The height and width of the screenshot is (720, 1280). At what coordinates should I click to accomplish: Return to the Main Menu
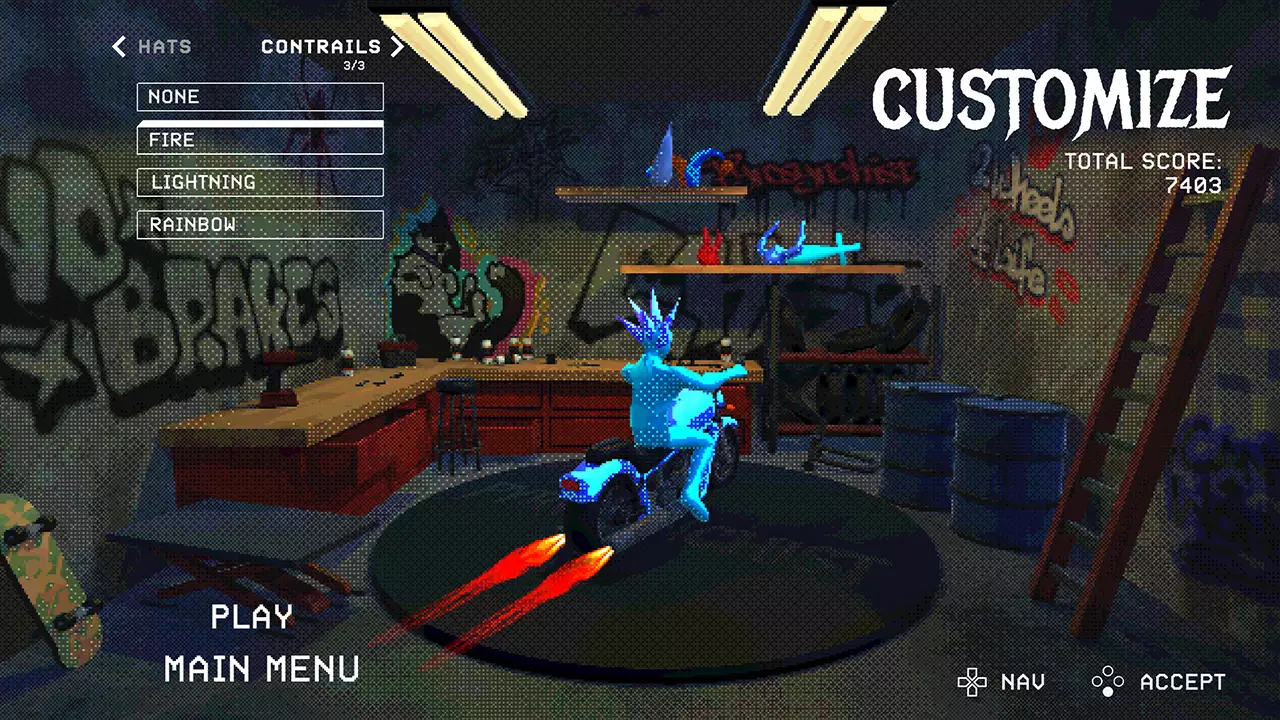[x=262, y=669]
